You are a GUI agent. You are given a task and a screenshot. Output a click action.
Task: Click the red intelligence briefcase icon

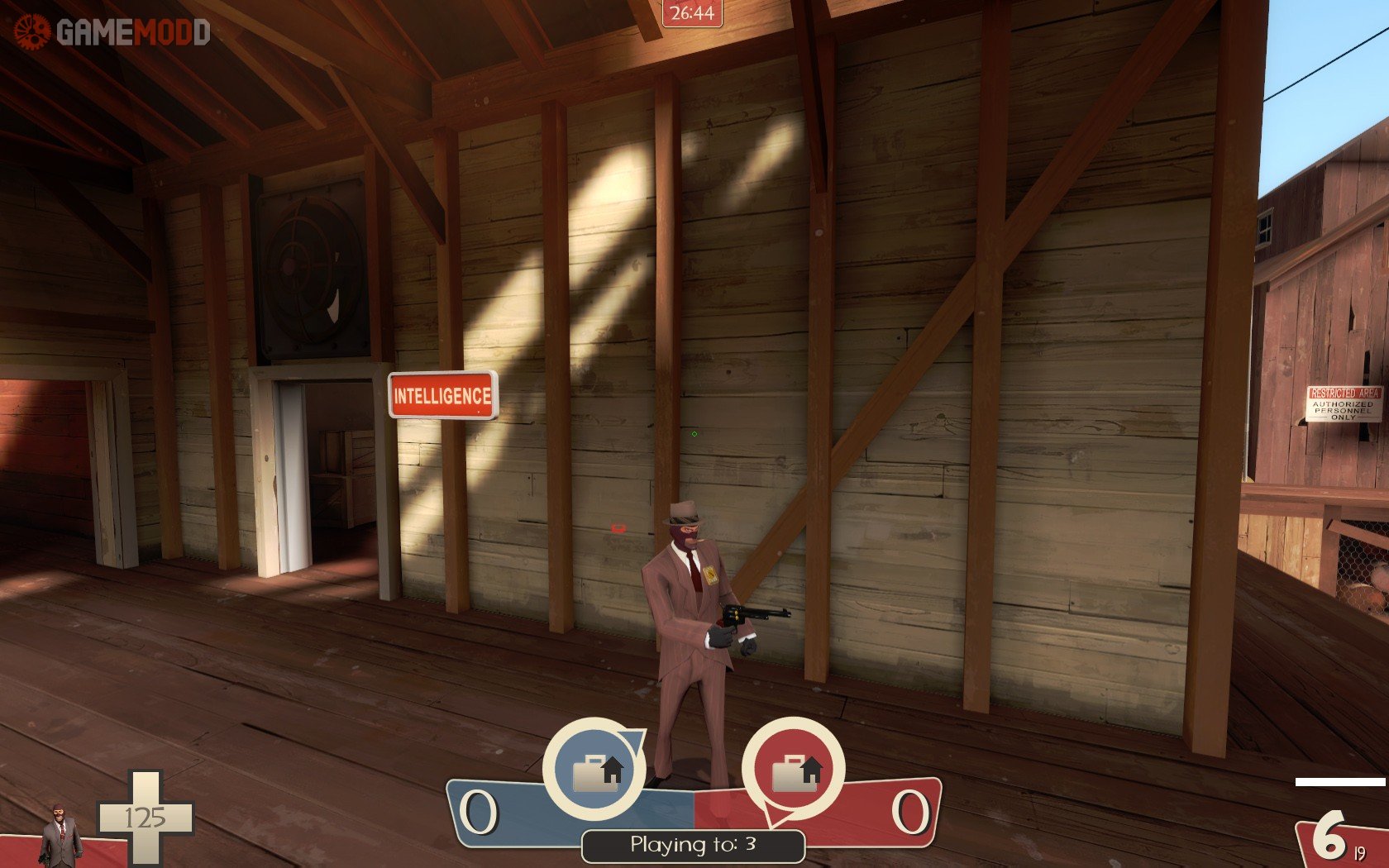[794, 770]
